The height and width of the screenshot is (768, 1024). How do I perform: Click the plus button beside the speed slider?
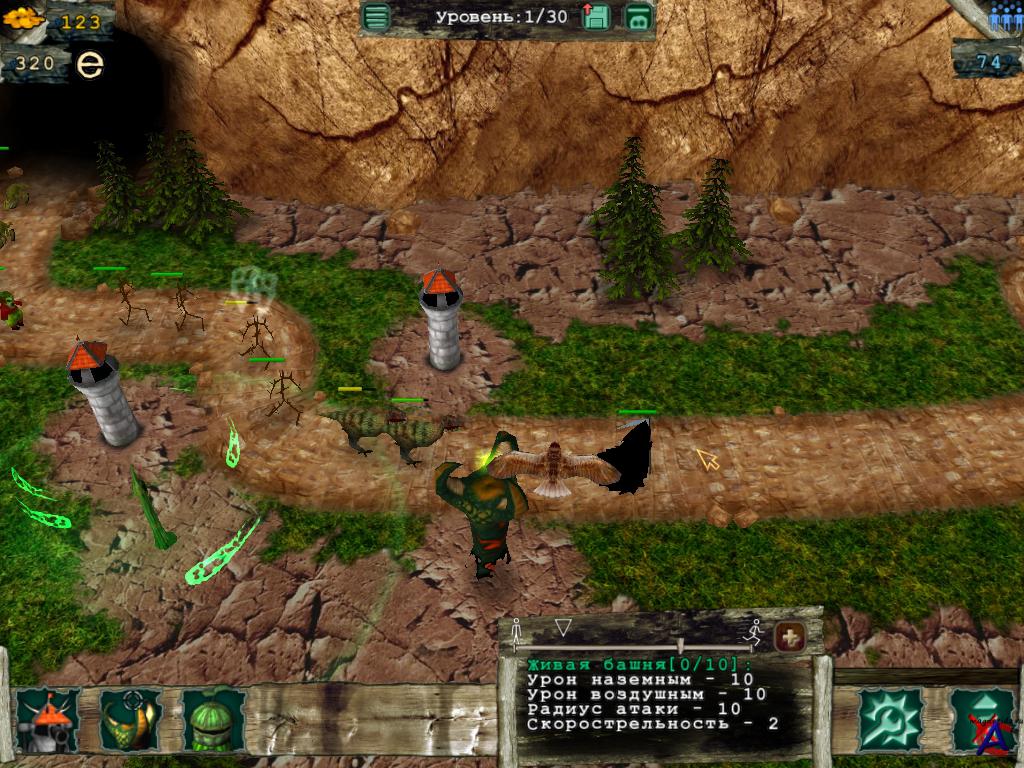tap(790, 635)
